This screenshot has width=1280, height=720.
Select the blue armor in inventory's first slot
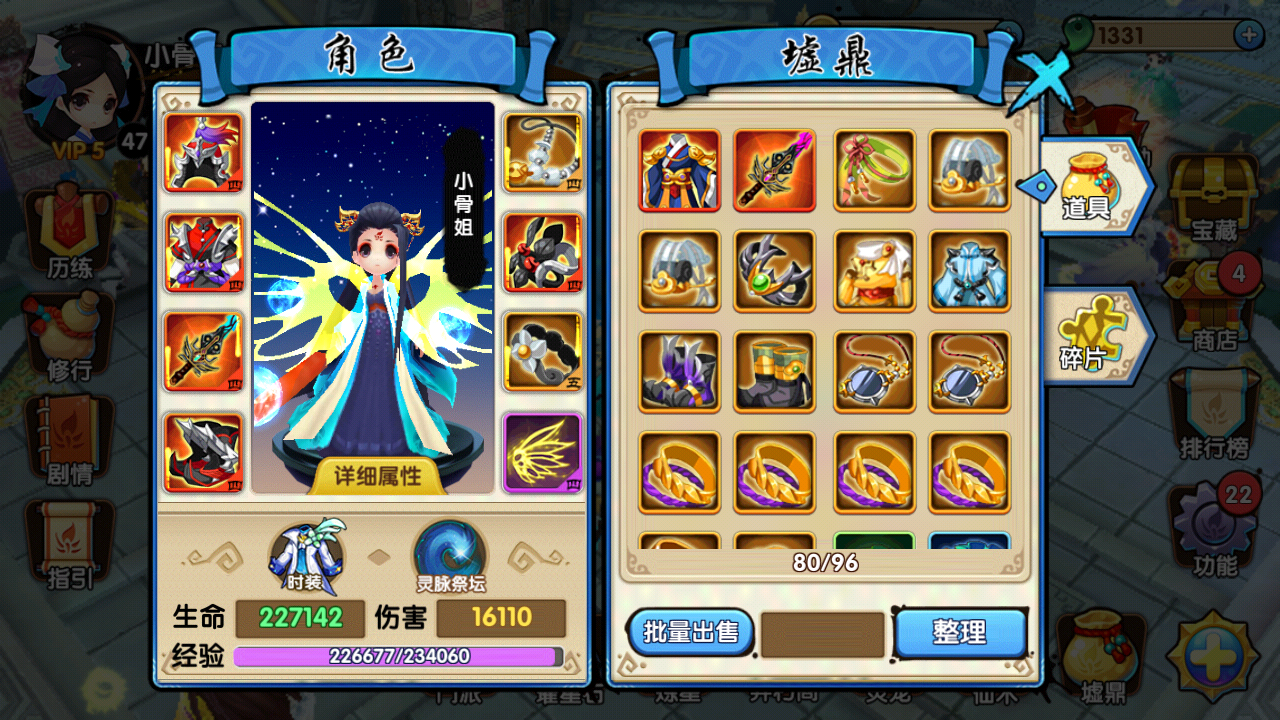(678, 170)
